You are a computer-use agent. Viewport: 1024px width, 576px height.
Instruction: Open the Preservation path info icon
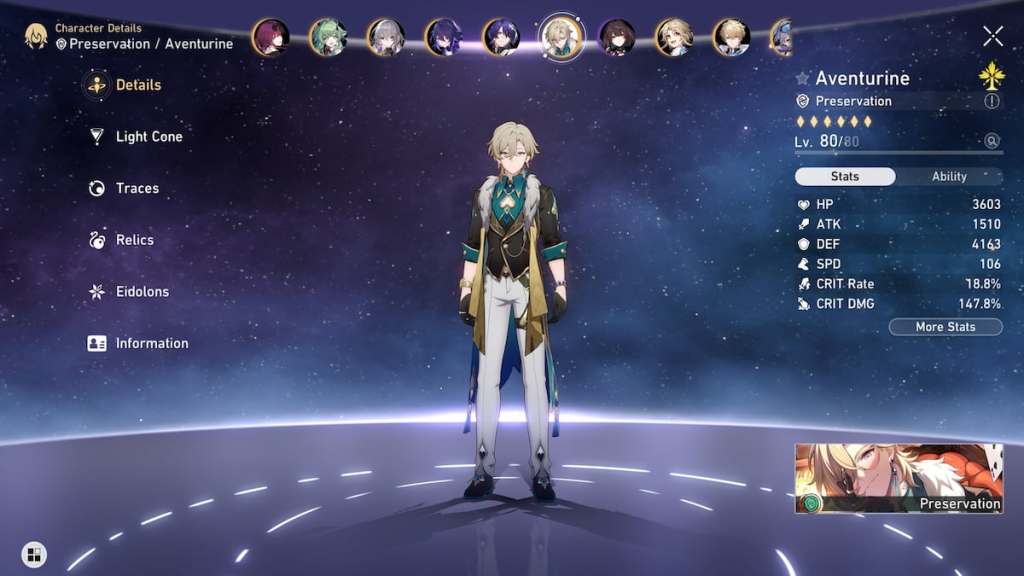(x=991, y=101)
